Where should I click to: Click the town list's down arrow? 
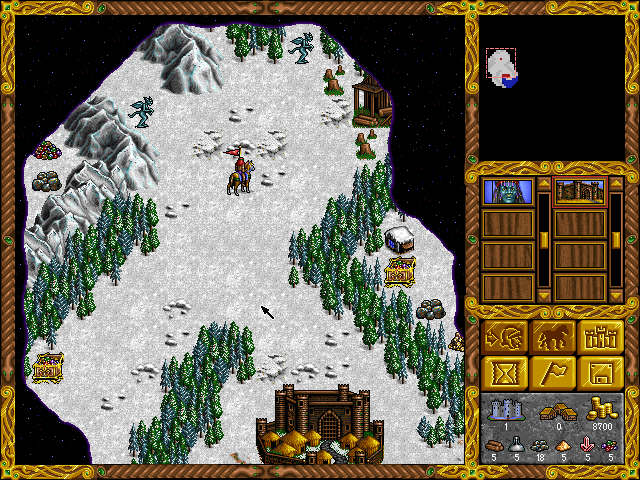(x=616, y=296)
